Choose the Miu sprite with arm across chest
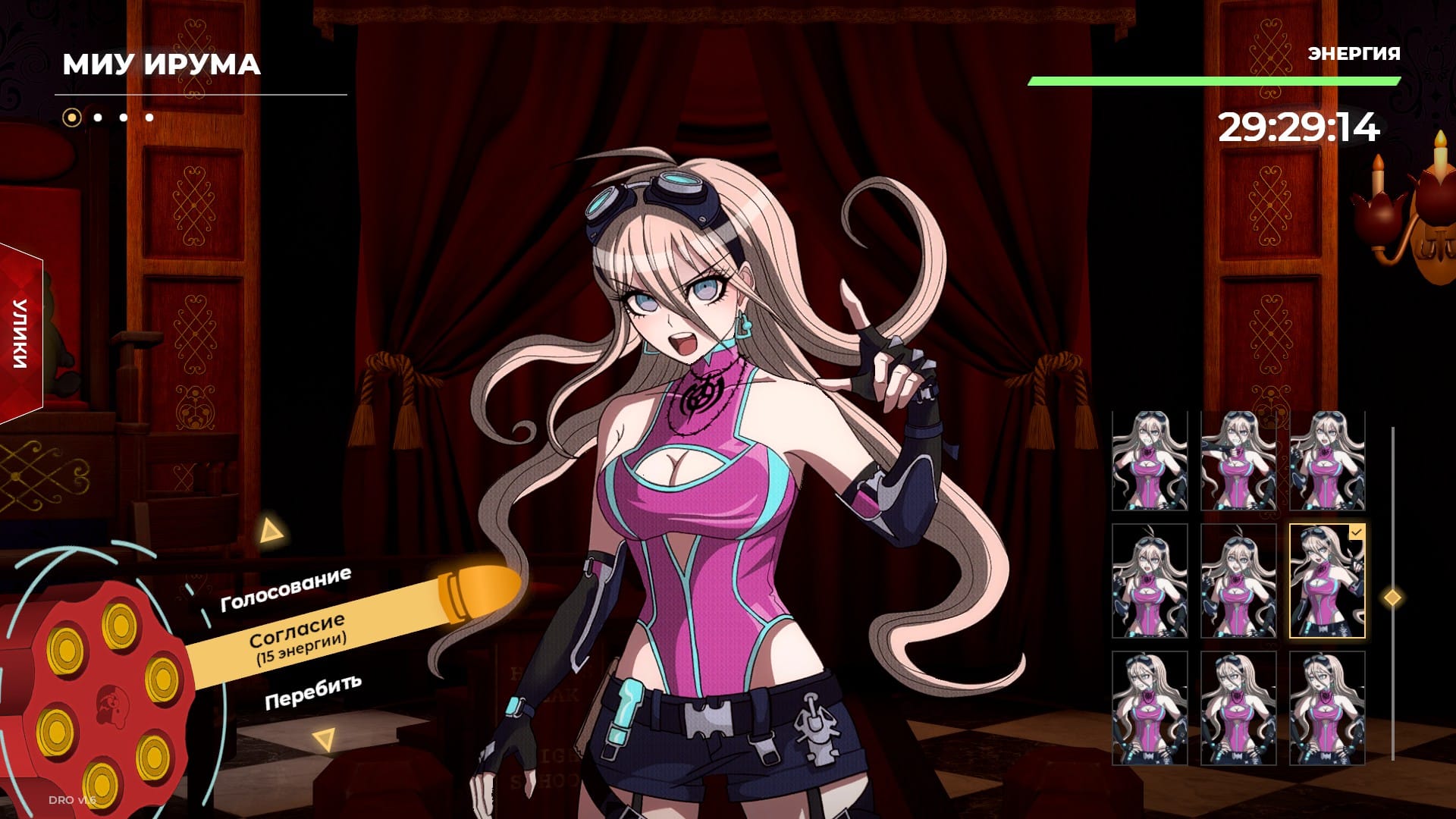Screen dimensions: 1456x819 coord(1238,461)
